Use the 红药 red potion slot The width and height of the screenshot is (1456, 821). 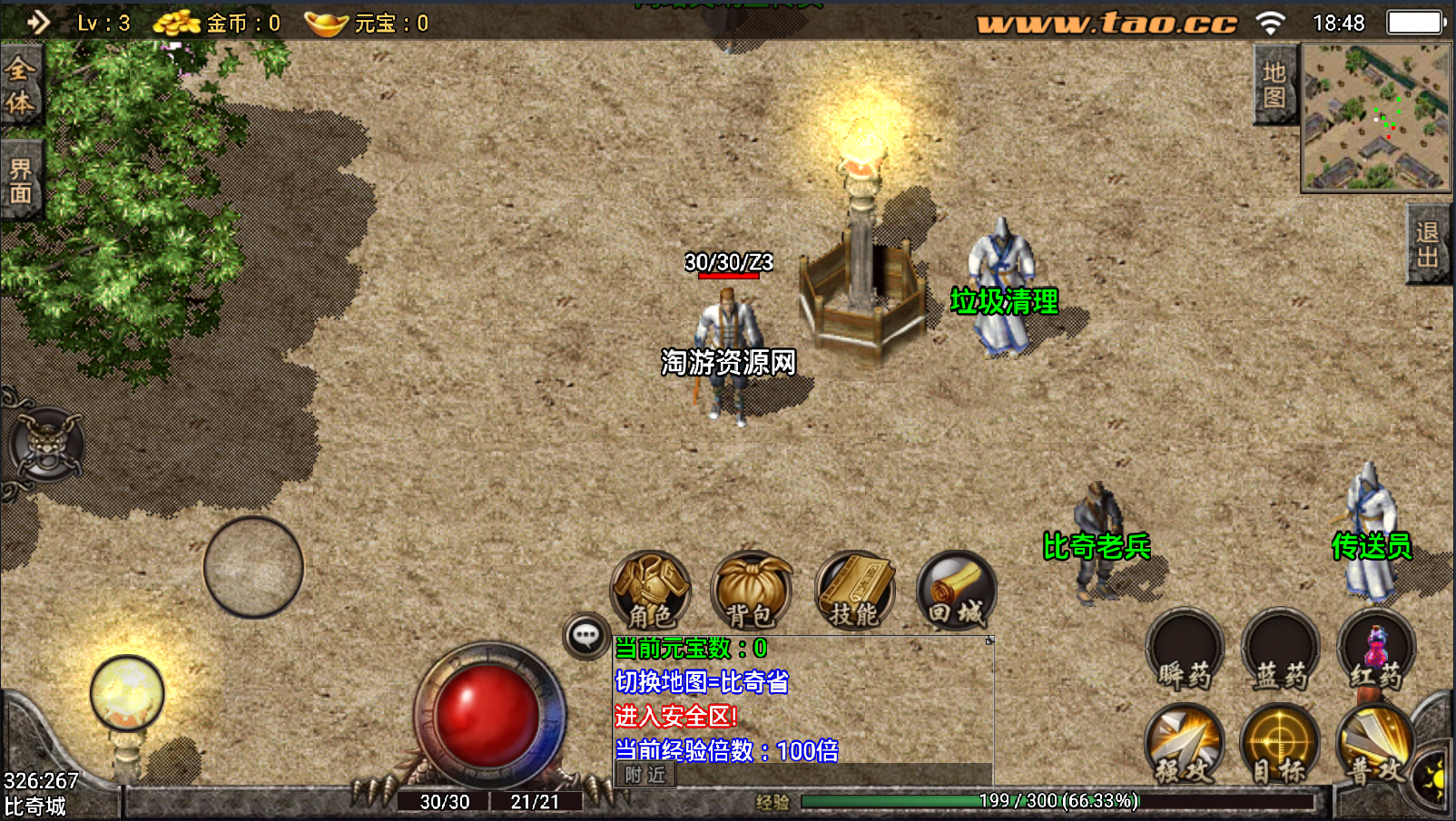[1376, 650]
